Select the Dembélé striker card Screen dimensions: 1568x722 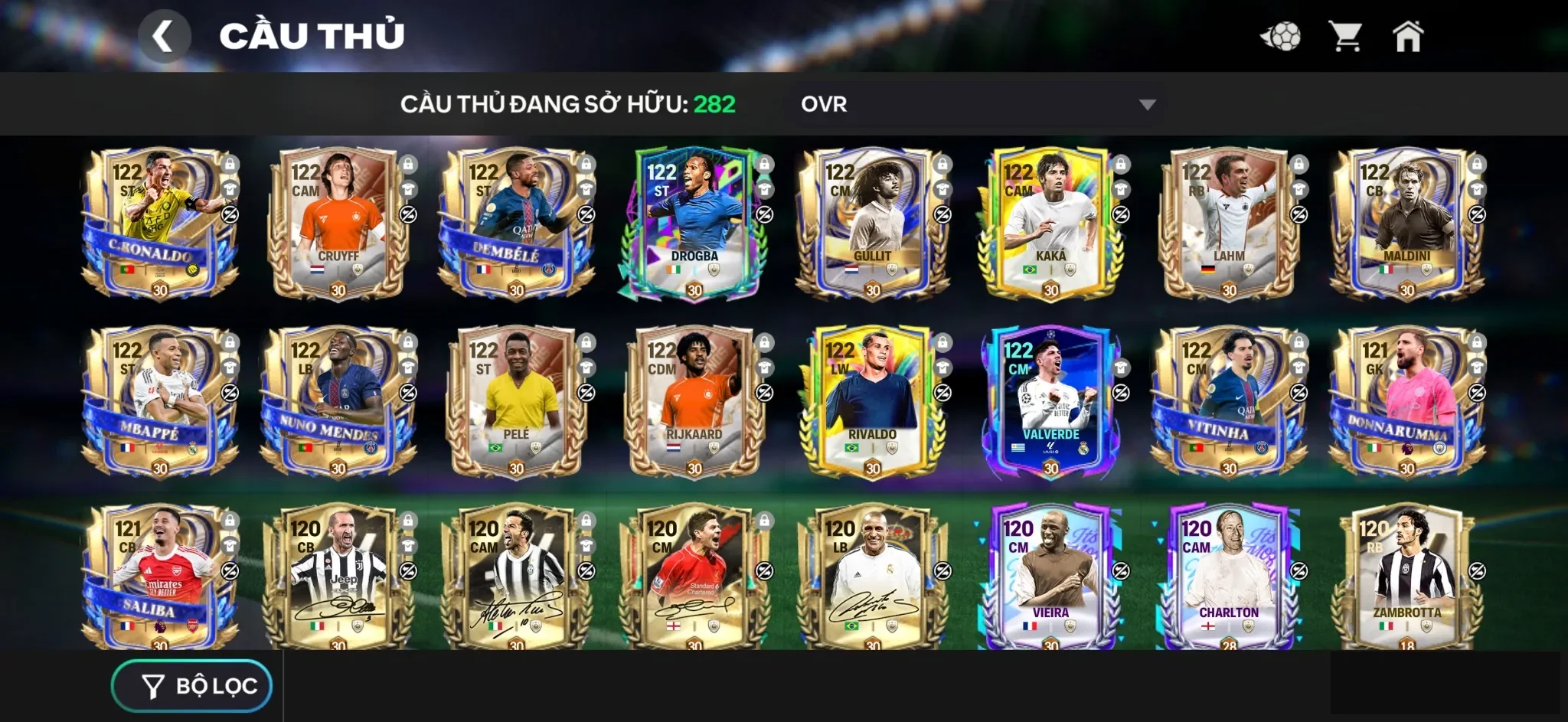pyautogui.click(x=515, y=223)
